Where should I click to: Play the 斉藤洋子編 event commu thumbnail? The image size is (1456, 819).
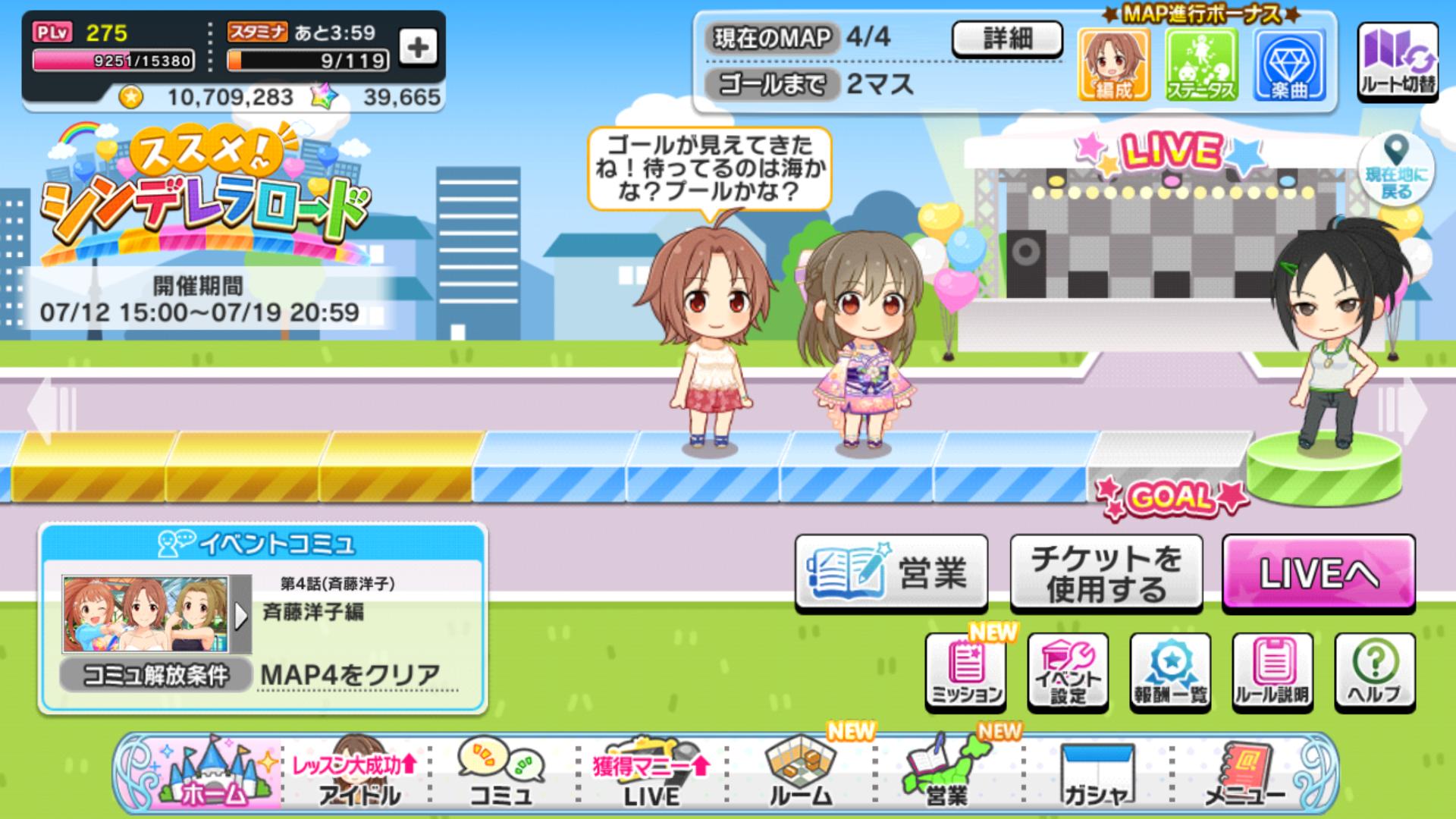pos(157,615)
